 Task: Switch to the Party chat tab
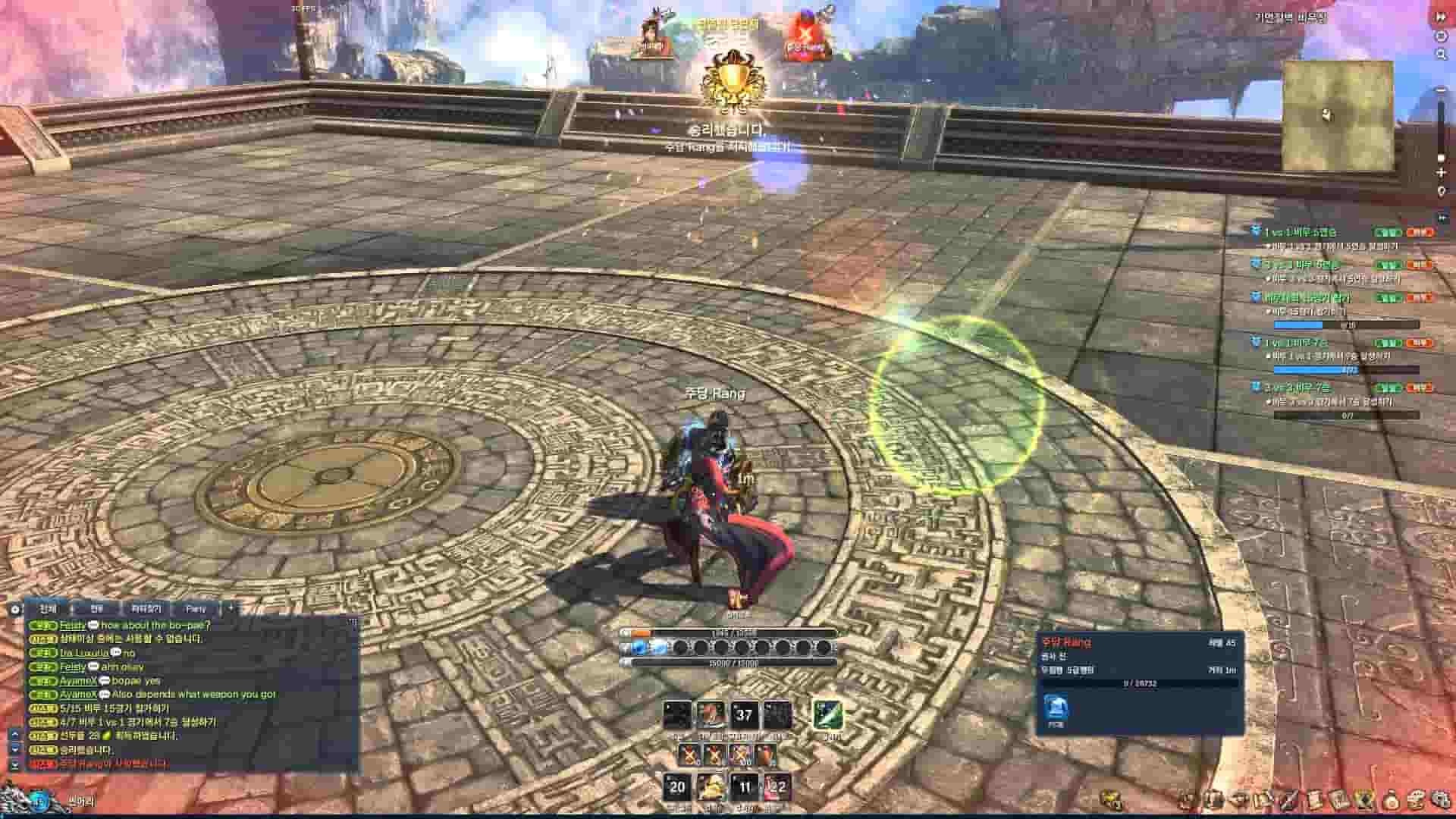[196, 609]
